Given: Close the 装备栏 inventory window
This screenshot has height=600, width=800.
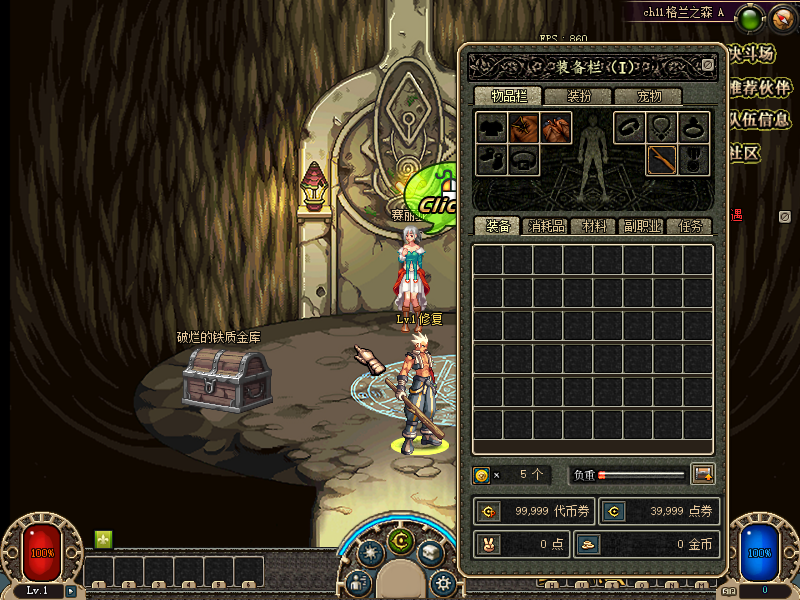Looking at the screenshot, I should pos(708,65).
